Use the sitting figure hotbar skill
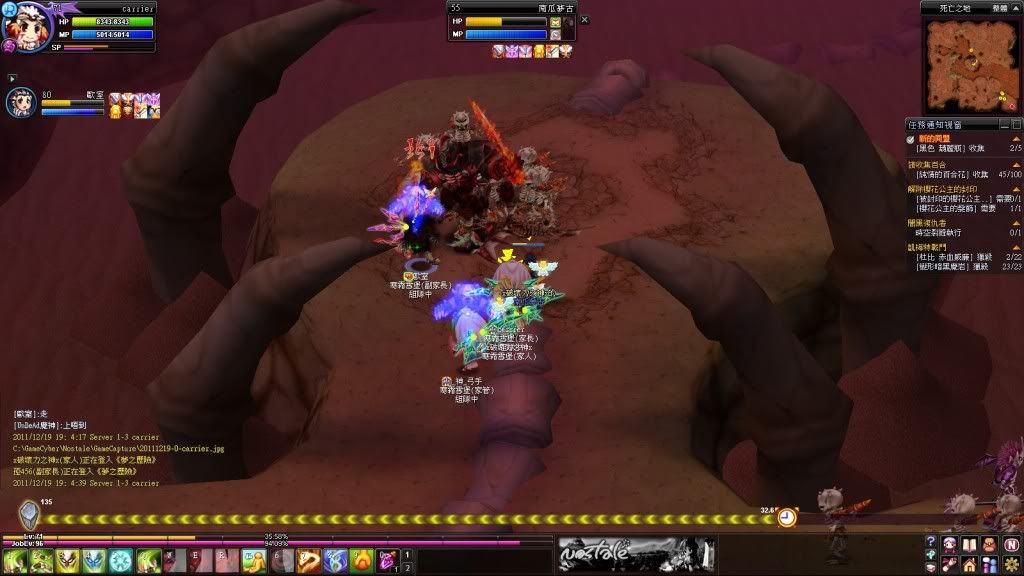Screen dimensions: 1024x576 [x=255, y=561]
